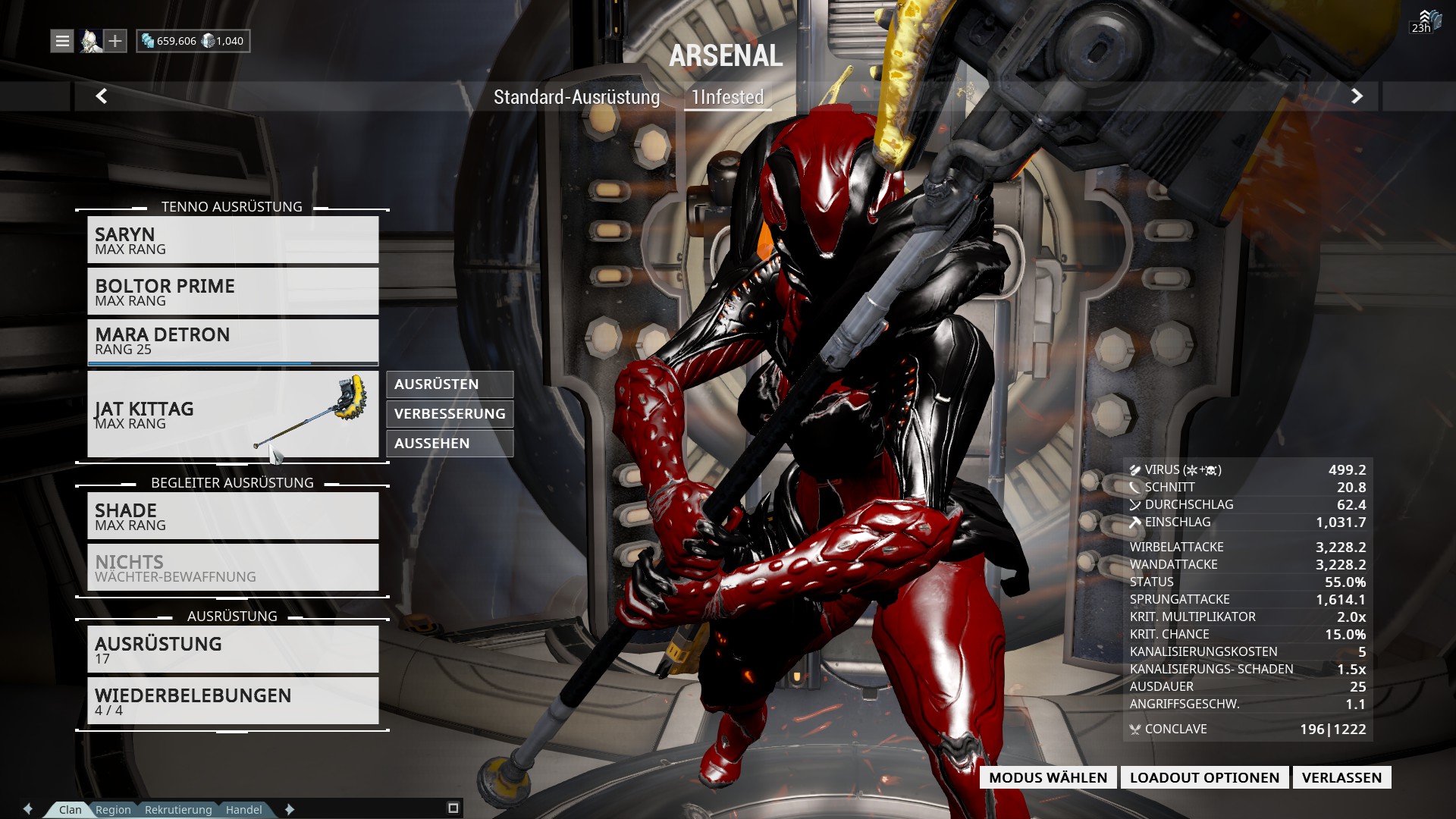Switch chat to the Handel tab

pos(243,809)
